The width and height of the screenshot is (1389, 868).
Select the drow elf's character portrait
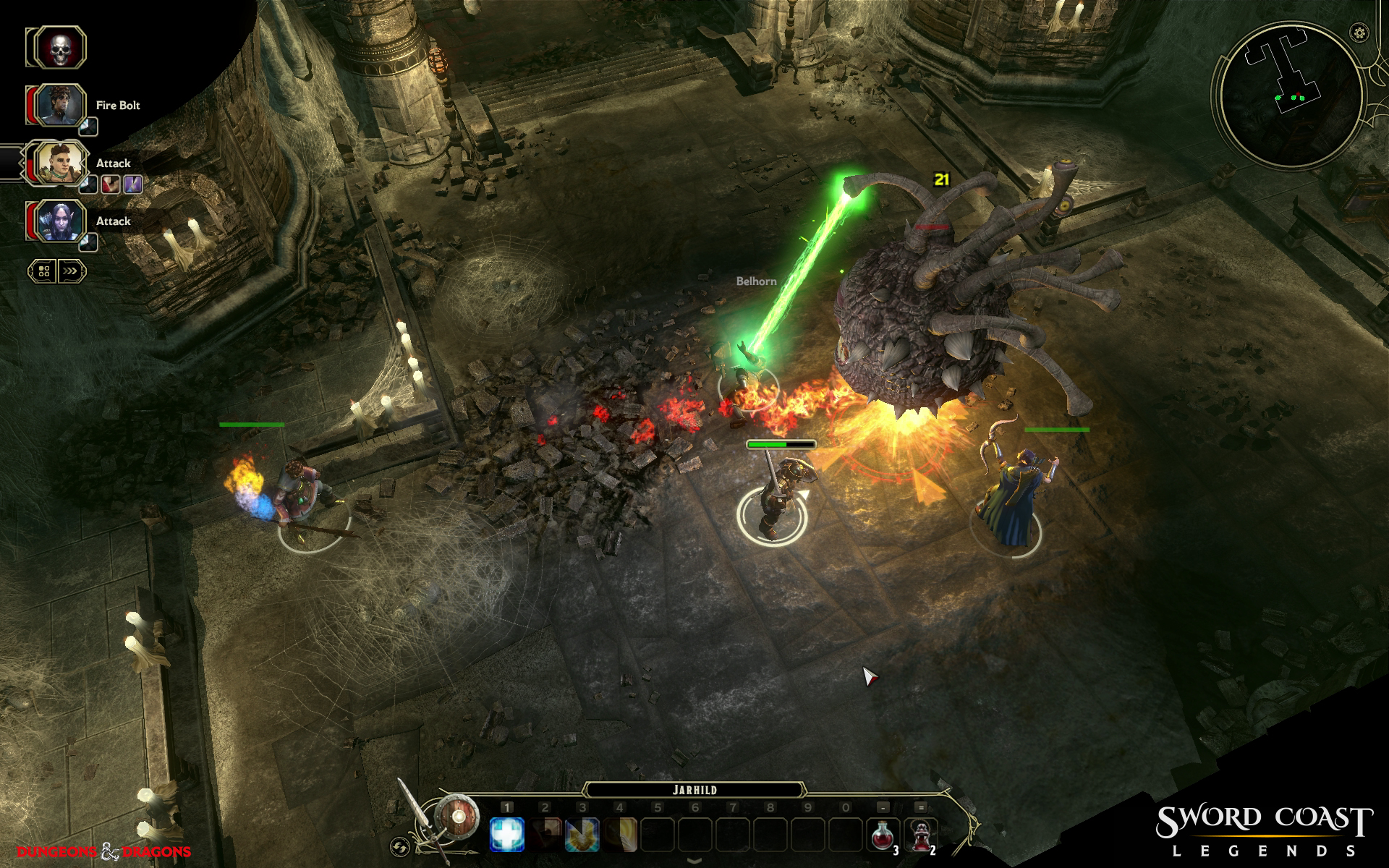pyautogui.click(x=61, y=222)
